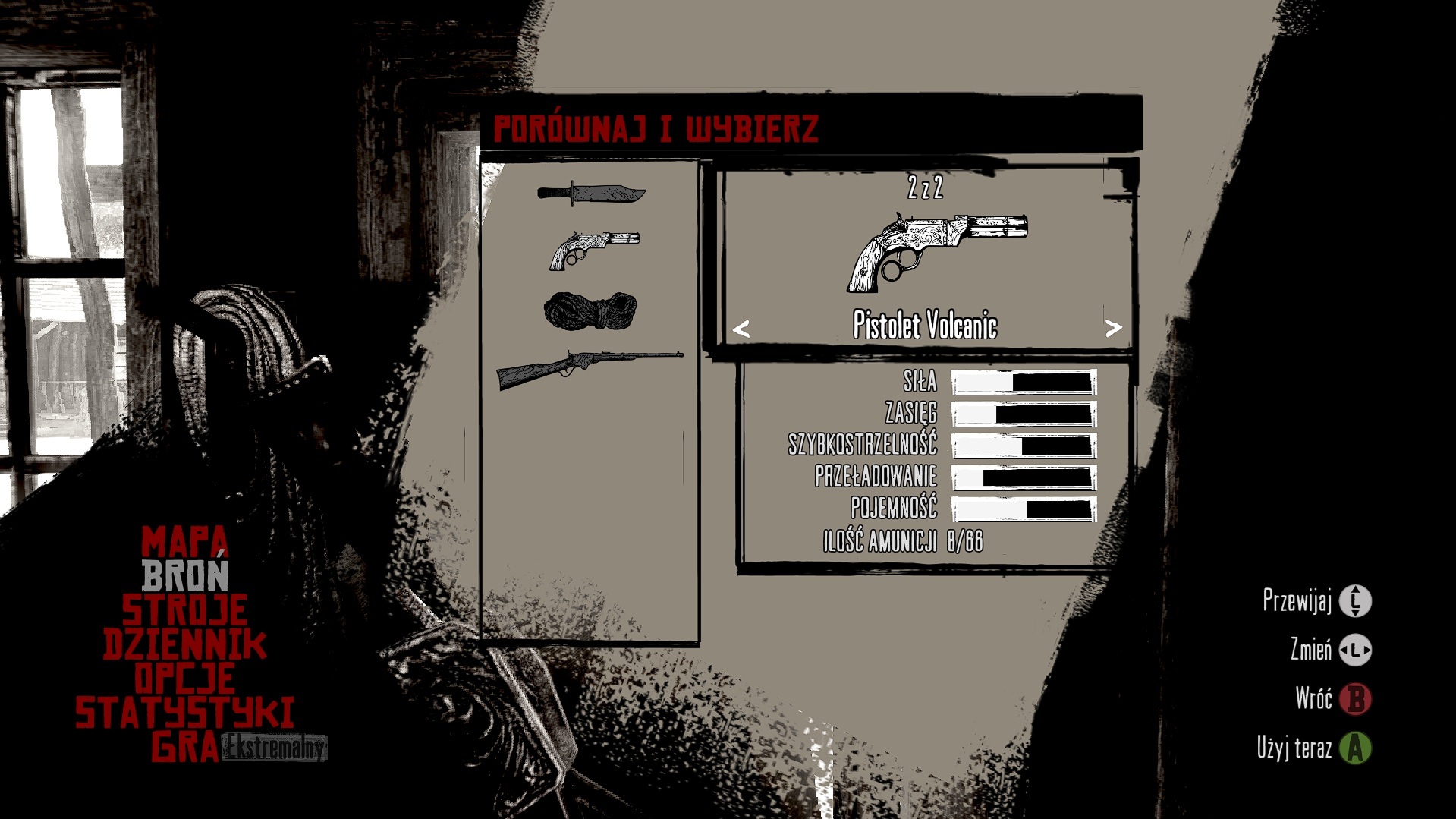Select the Volcanic pistol in the weapon list

click(x=594, y=250)
